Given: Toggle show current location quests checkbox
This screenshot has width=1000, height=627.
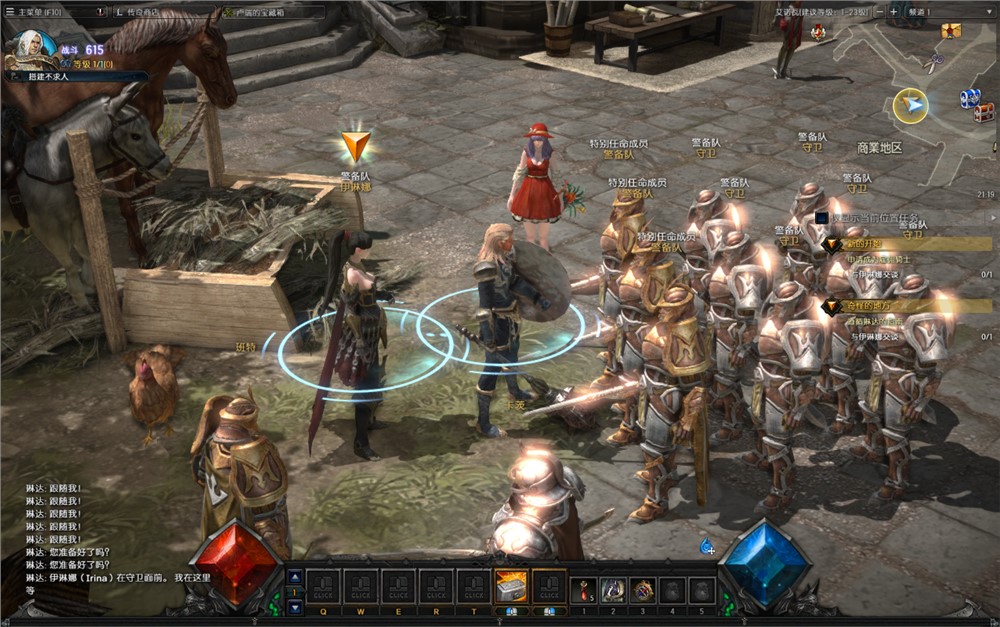Looking at the screenshot, I should point(822,217).
